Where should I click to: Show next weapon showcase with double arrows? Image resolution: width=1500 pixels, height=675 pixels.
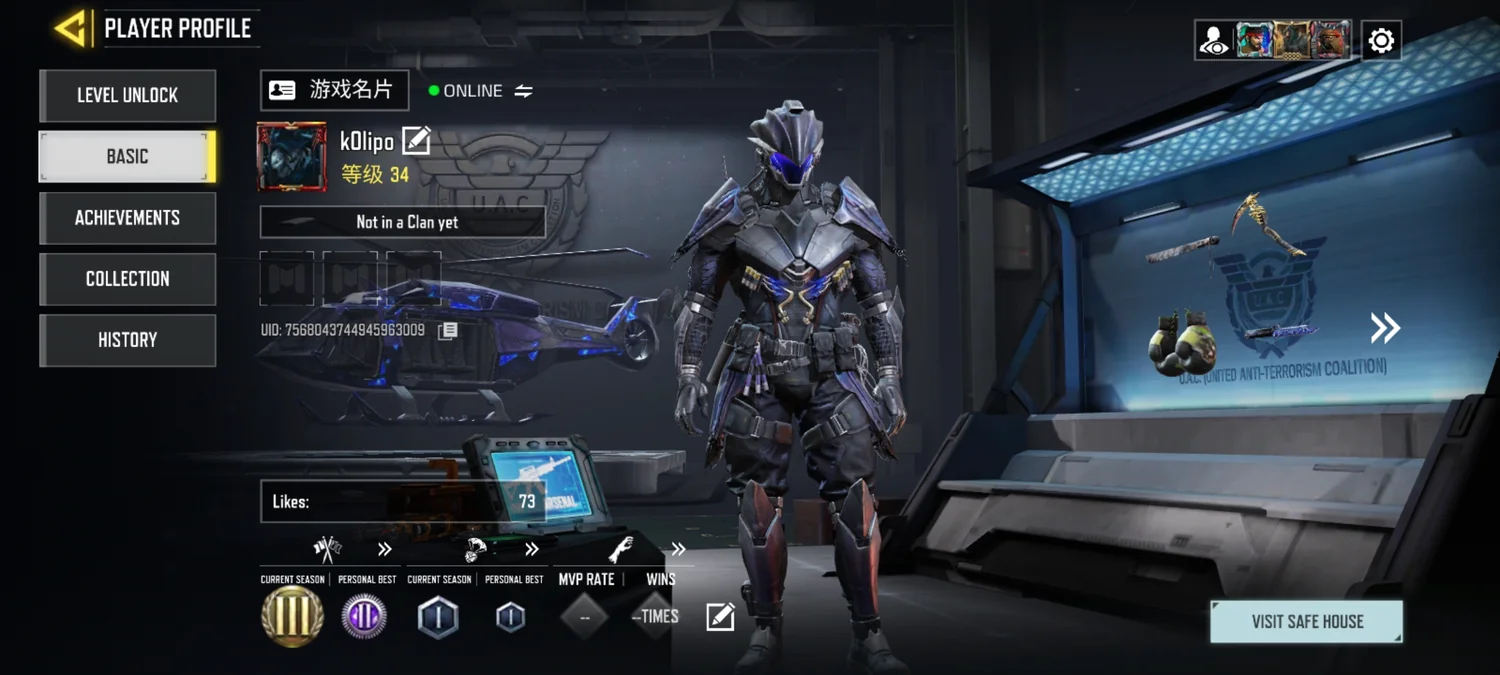pyautogui.click(x=1385, y=328)
